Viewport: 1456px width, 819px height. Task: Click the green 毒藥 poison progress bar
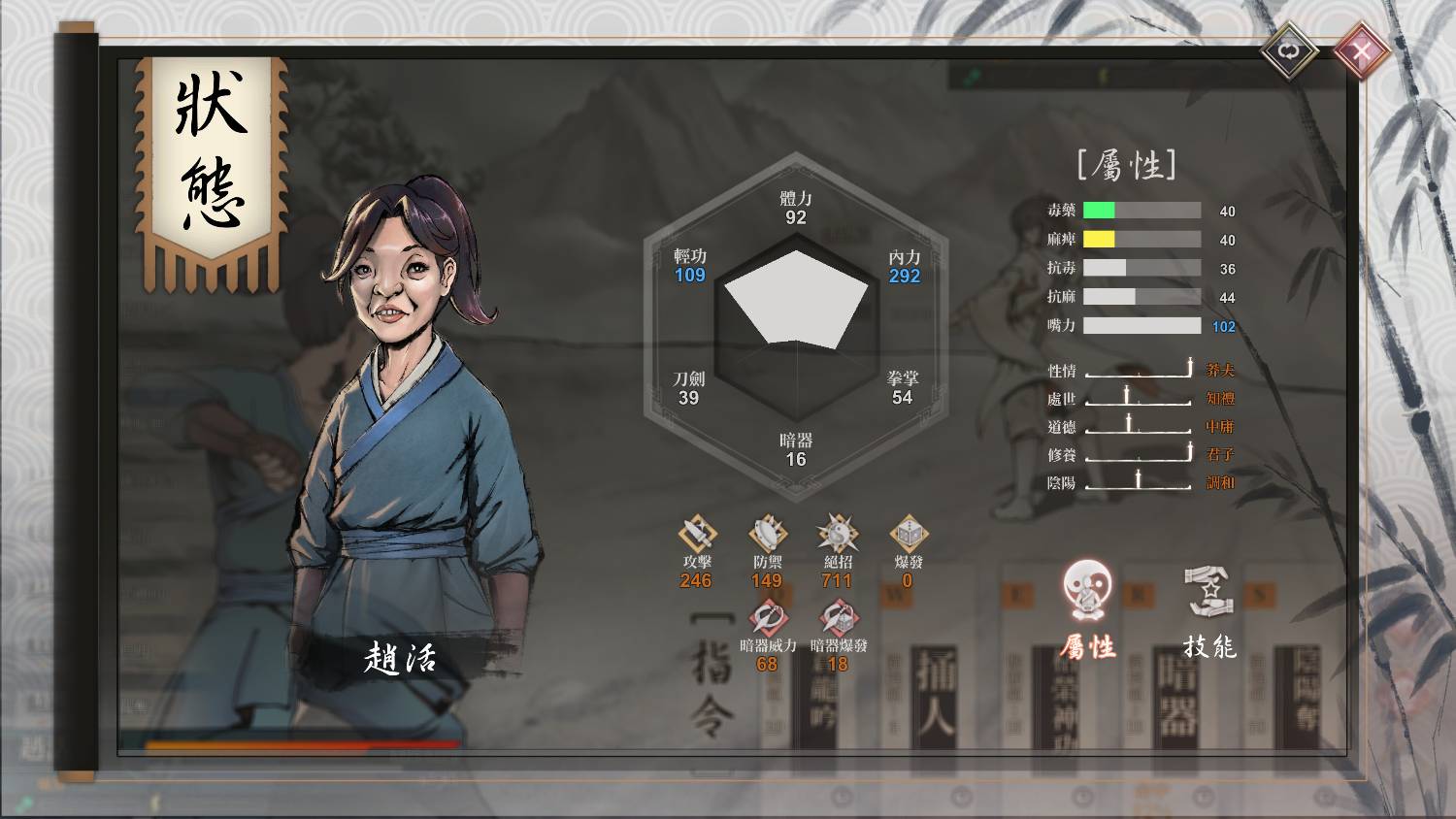pos(1097,210)
